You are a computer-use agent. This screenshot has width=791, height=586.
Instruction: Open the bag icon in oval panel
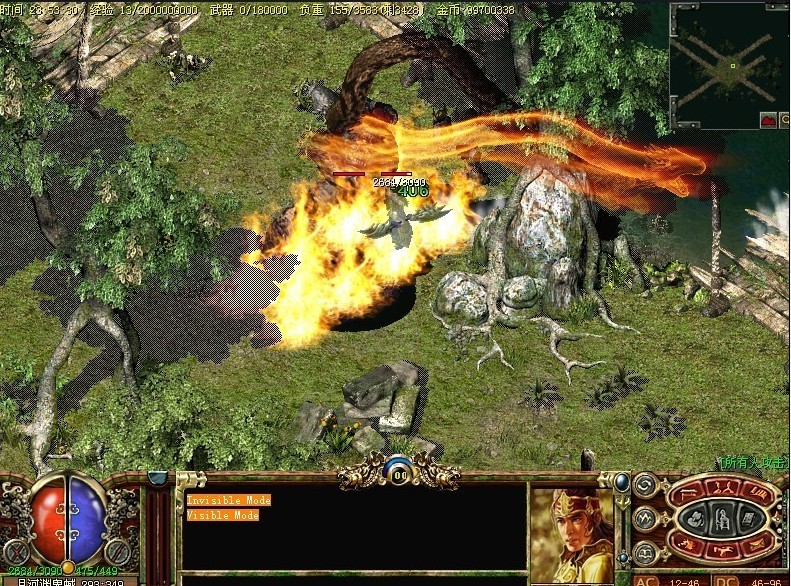(x=697, y=518)
